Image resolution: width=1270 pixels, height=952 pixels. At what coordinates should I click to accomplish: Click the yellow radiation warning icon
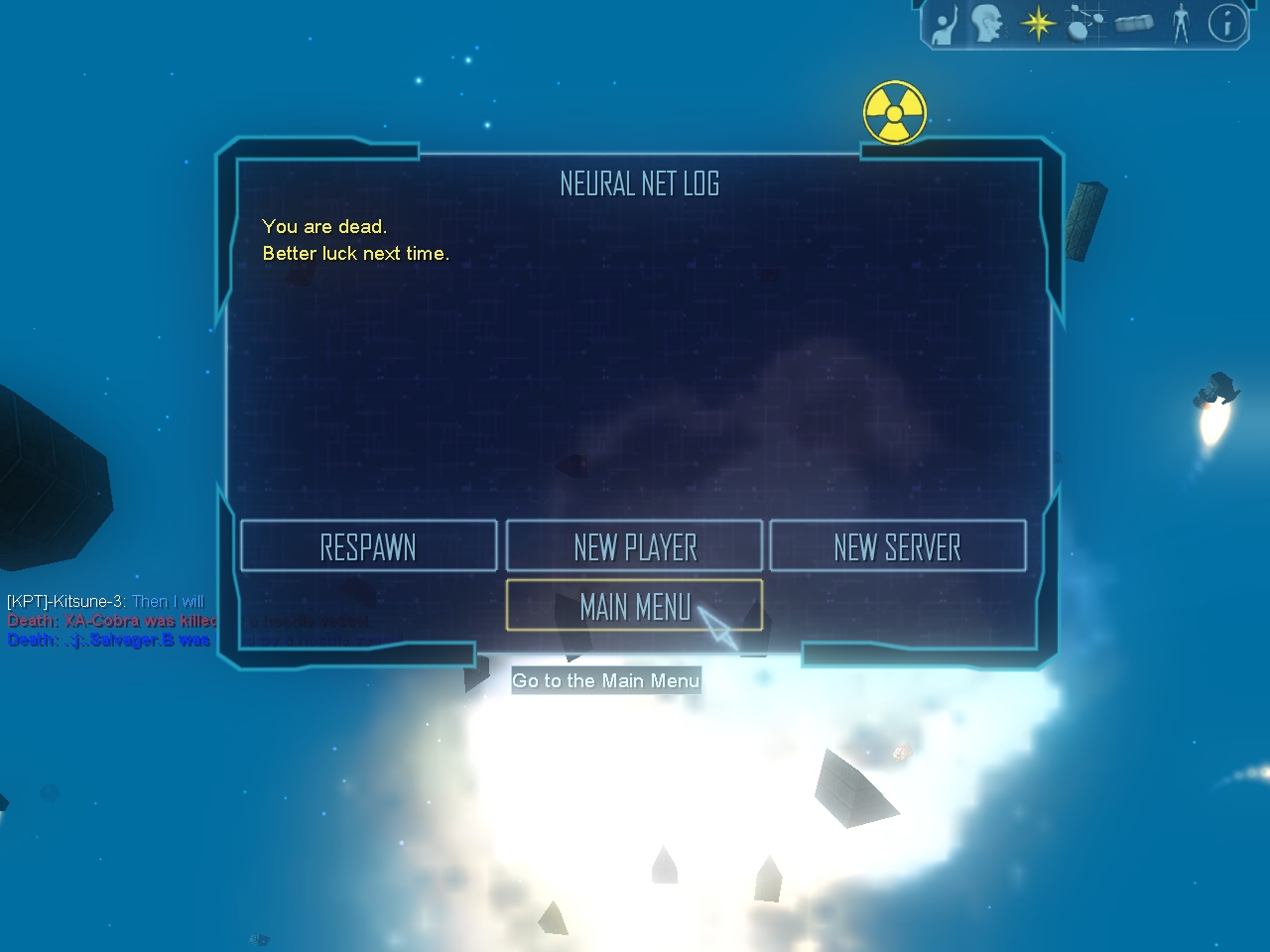pyautogui.click(x=895, y=112)
